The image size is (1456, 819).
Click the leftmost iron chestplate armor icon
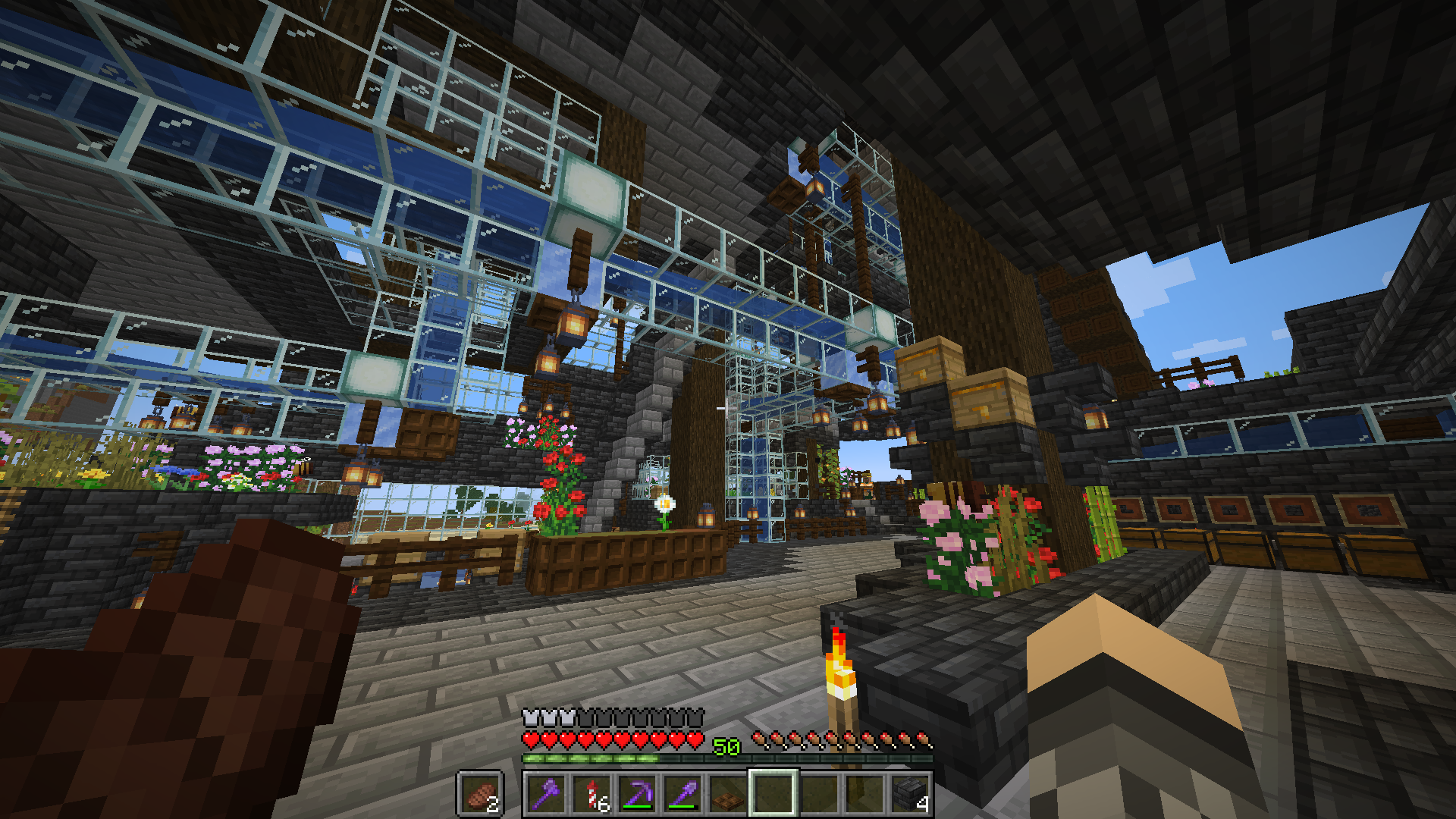click(529, 716)
